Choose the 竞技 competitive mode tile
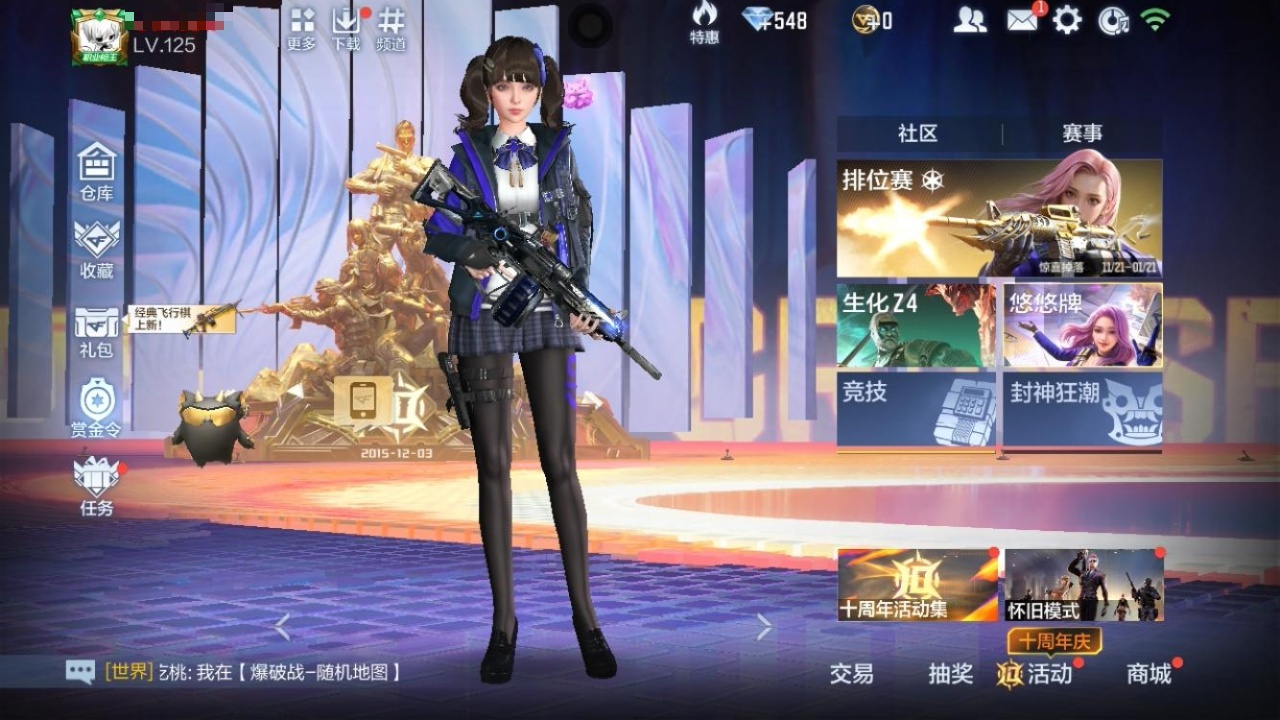This screenshot has width=1280, height=720. point(916,408)
